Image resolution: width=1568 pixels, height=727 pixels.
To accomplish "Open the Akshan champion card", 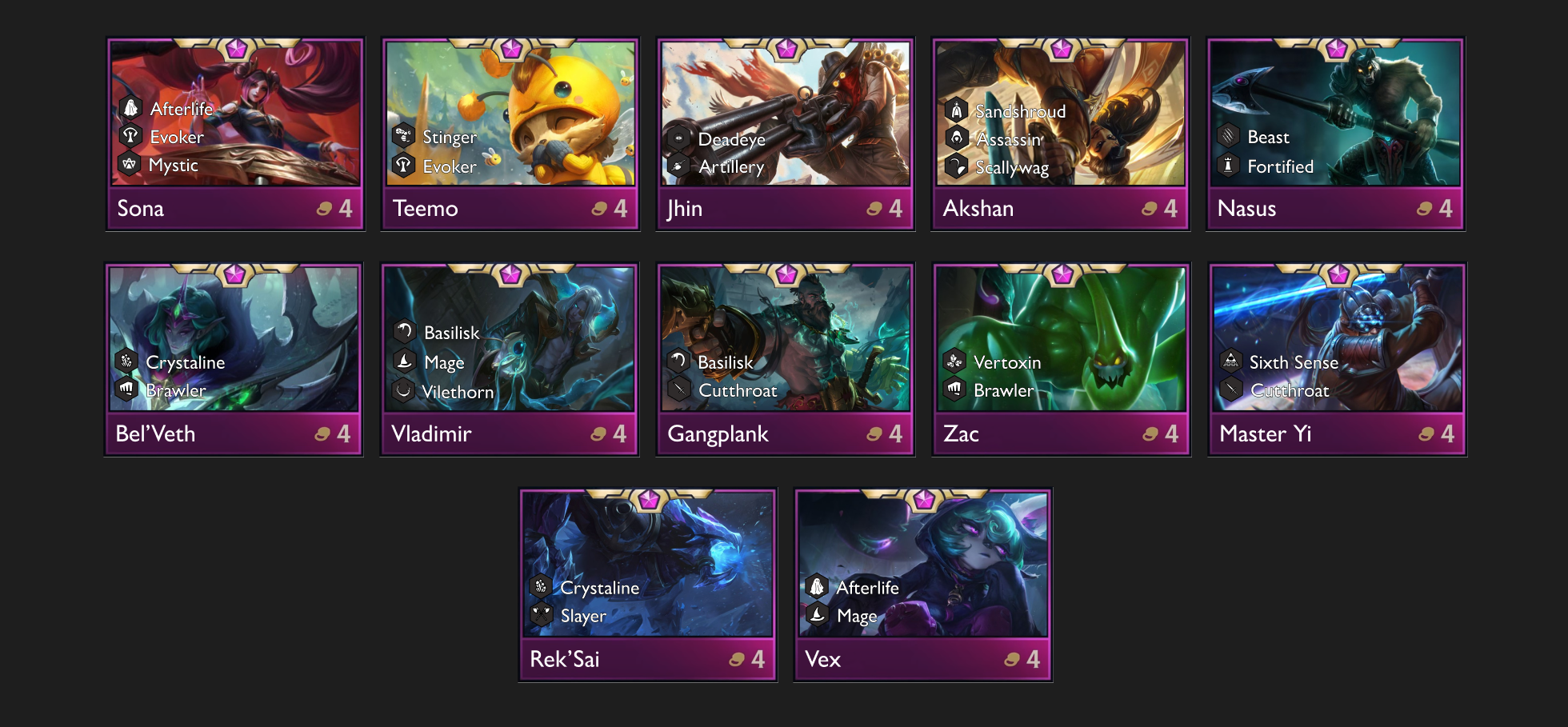I will [1061, 134].
